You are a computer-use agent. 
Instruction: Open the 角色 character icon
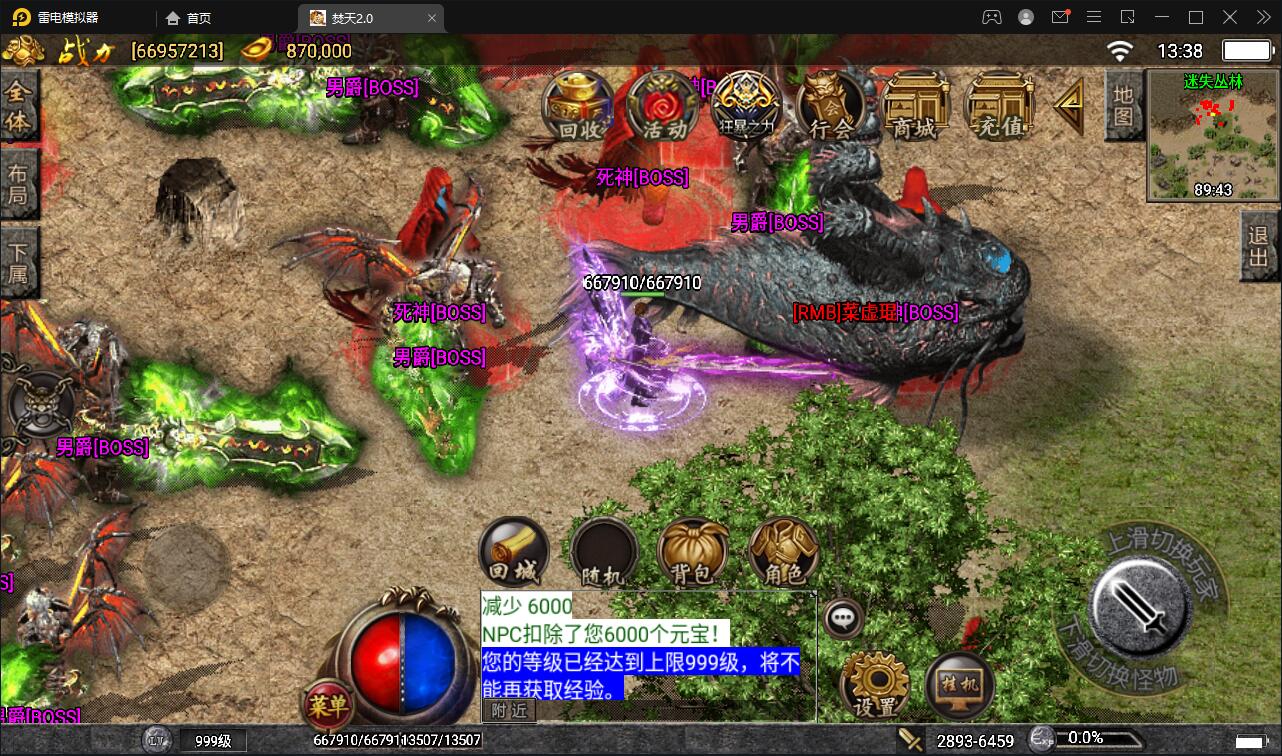pos(783,551)
